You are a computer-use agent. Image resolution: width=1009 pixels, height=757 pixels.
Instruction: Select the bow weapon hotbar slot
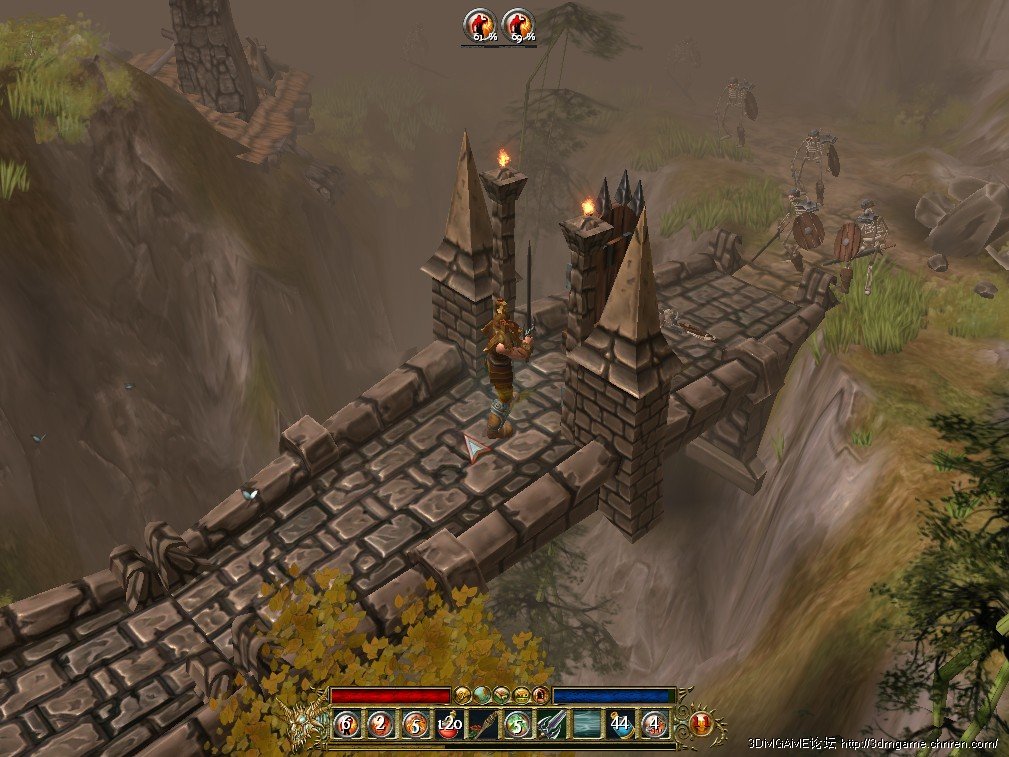(x=484, y=722)
